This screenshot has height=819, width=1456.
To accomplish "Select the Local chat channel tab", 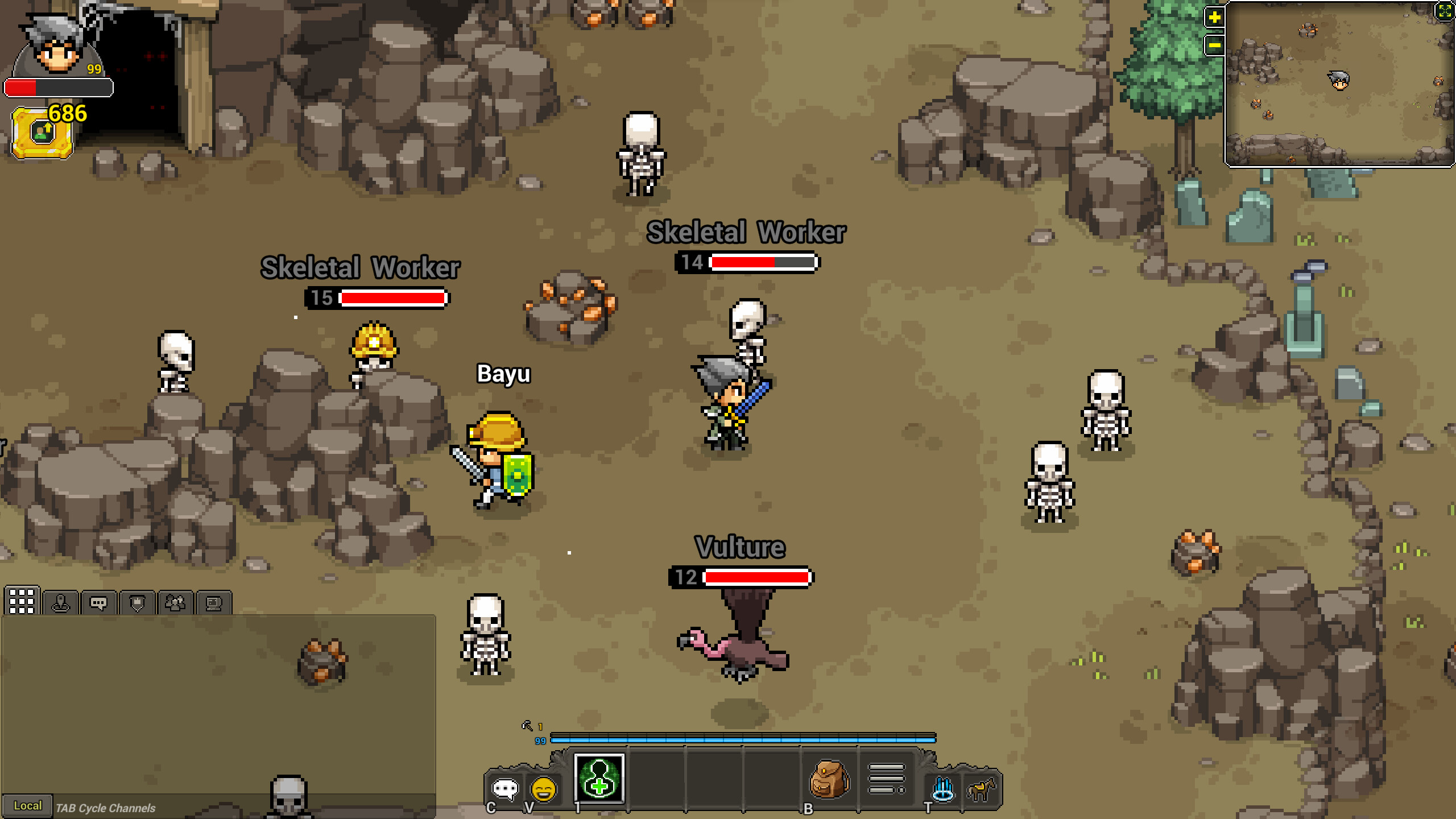I will coord(27,805).
